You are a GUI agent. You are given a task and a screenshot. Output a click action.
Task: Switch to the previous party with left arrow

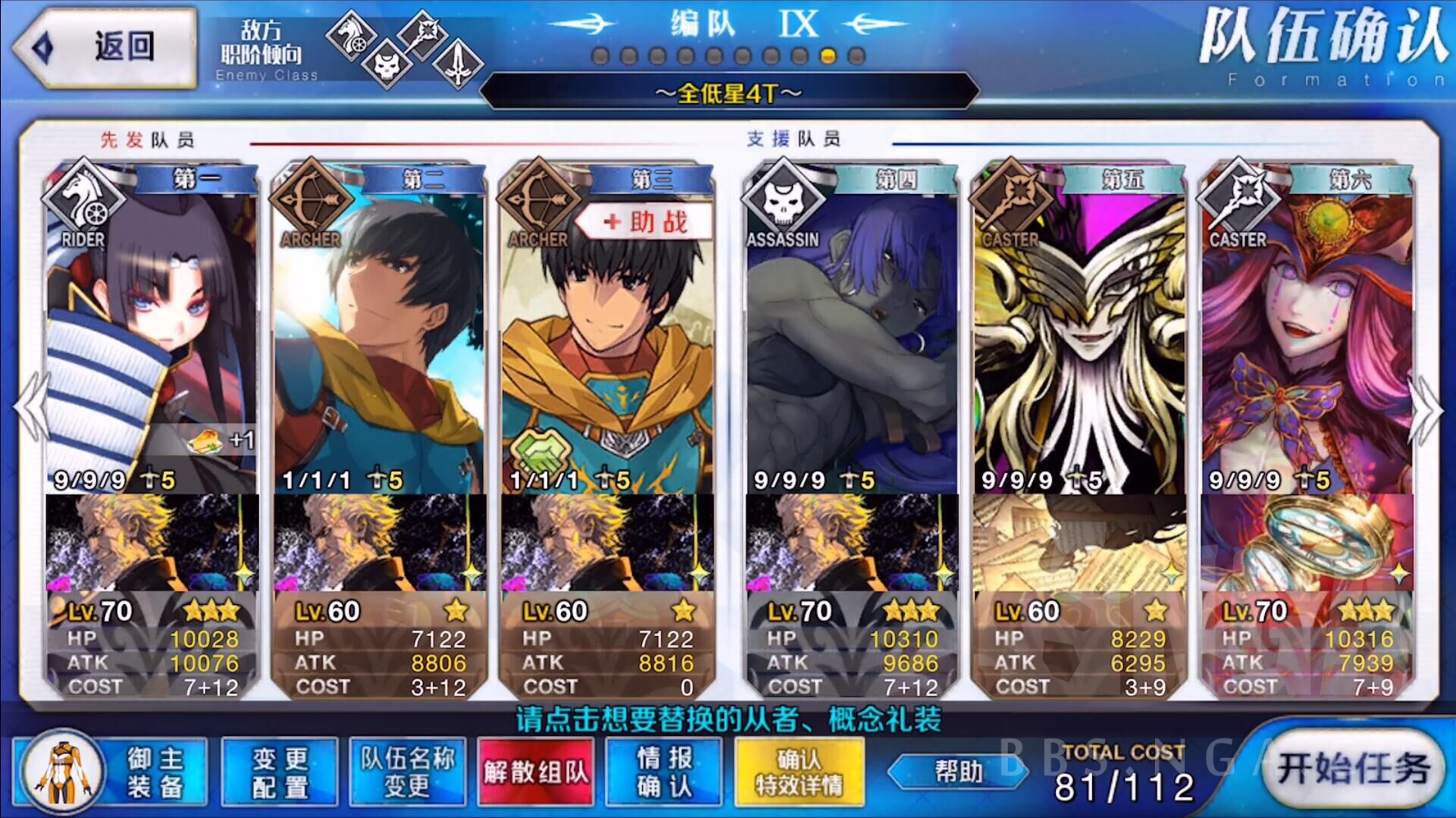tap(32, 408)
